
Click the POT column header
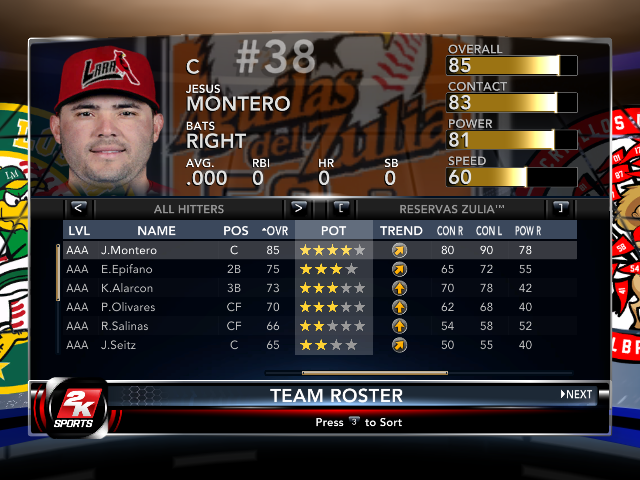(x=333, y=231)
